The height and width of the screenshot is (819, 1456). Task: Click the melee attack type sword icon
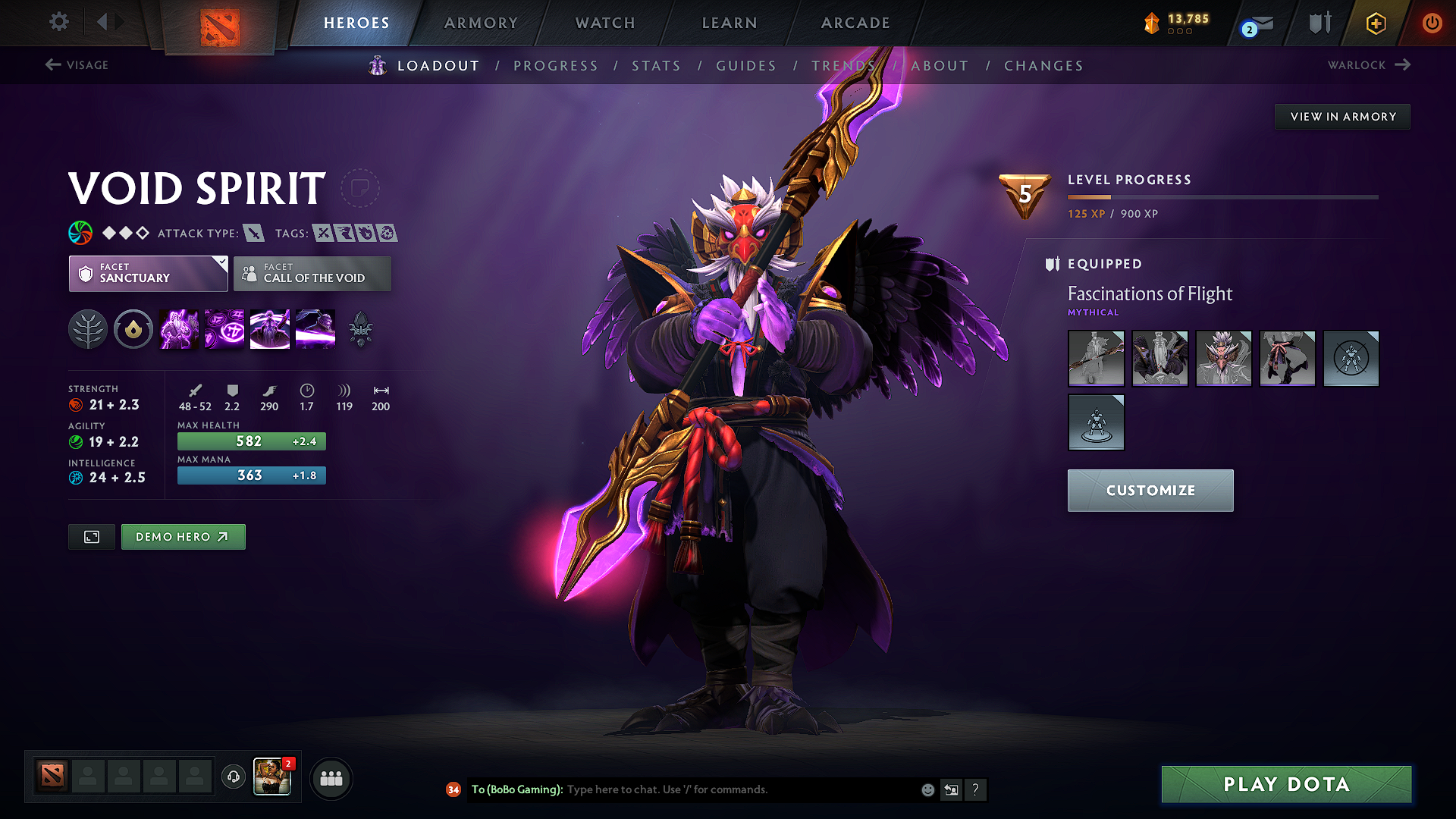pyautogui.click(x=255, y=233)
